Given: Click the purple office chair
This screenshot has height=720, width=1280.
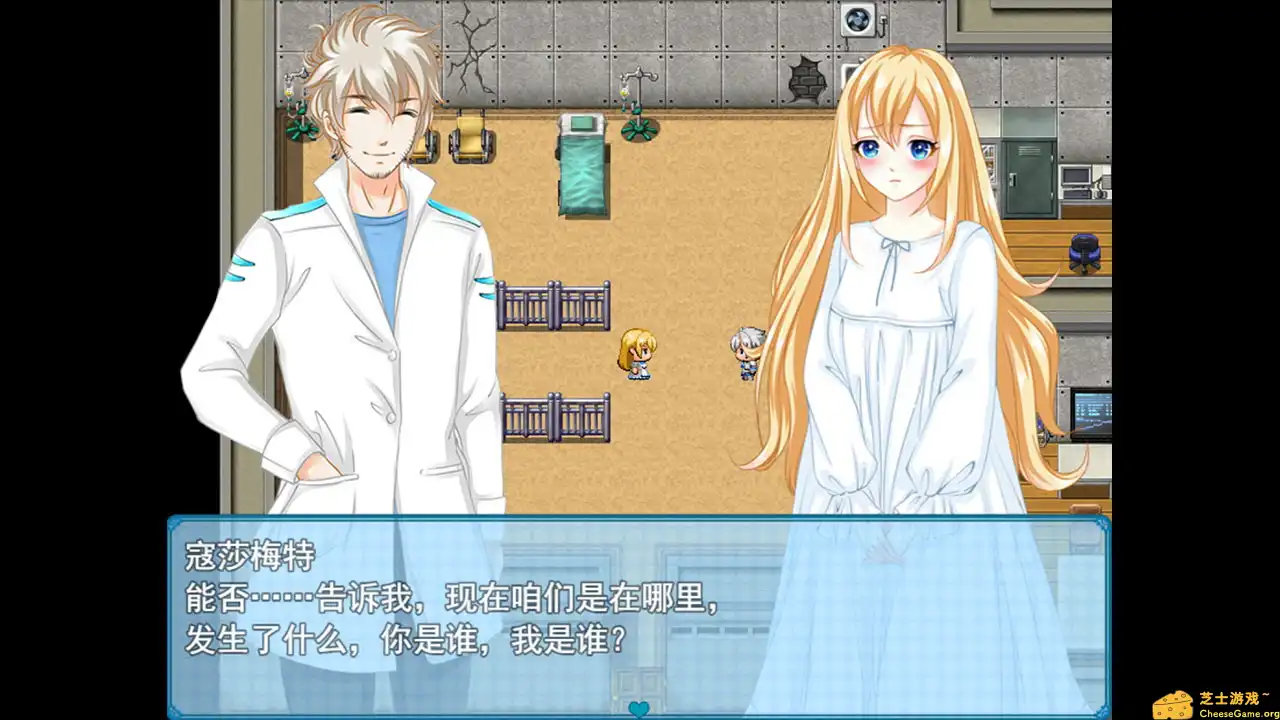Looking at the screenshot, I should [x=1085, y=253].
